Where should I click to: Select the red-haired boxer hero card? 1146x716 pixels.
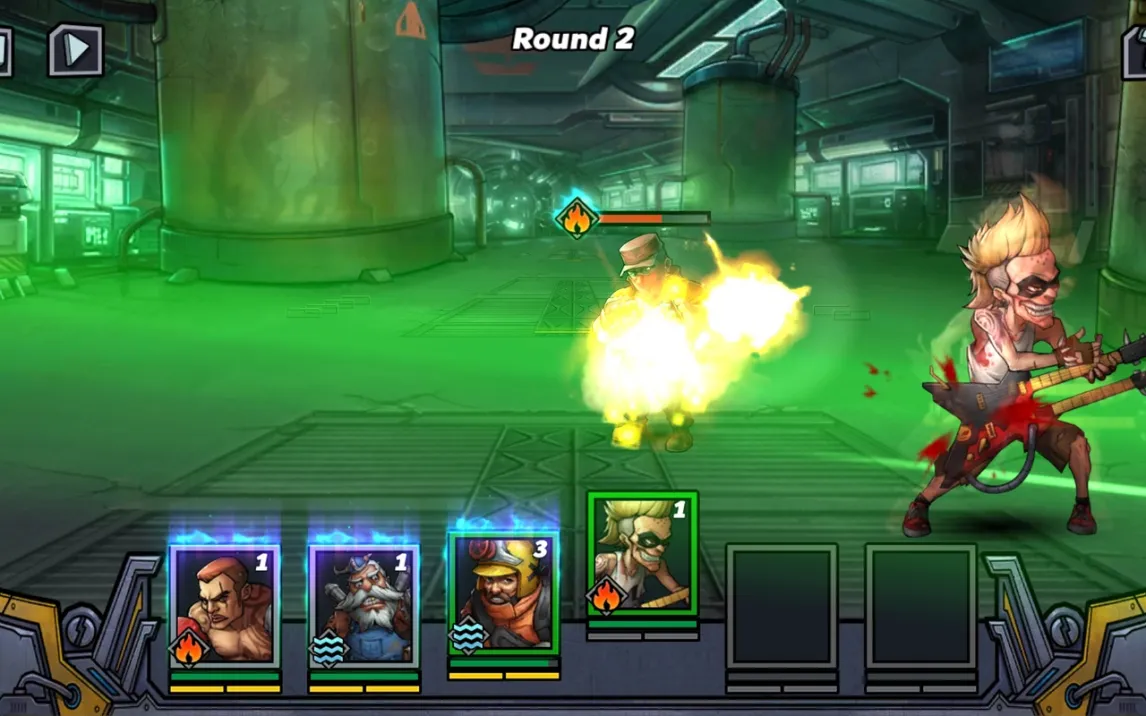(x=225, y=607)
